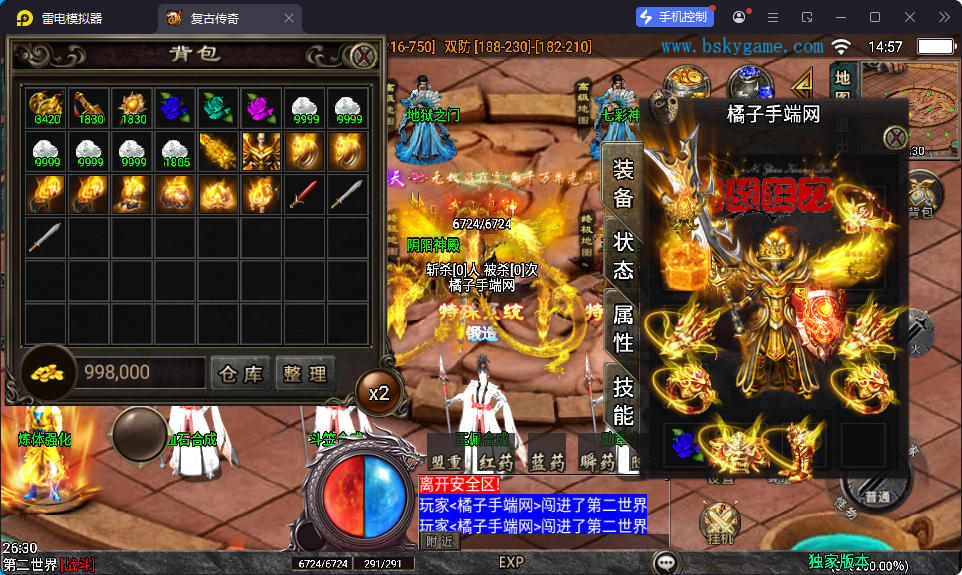962x575 pixels.
Task: Select the magenta rose item in backpack
Action: pos(263,106)
